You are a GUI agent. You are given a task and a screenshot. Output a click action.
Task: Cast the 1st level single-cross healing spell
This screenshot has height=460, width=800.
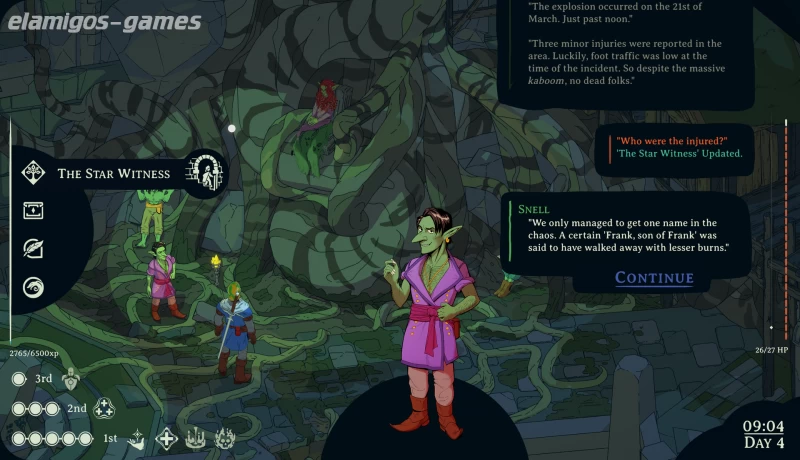(167, 438)
